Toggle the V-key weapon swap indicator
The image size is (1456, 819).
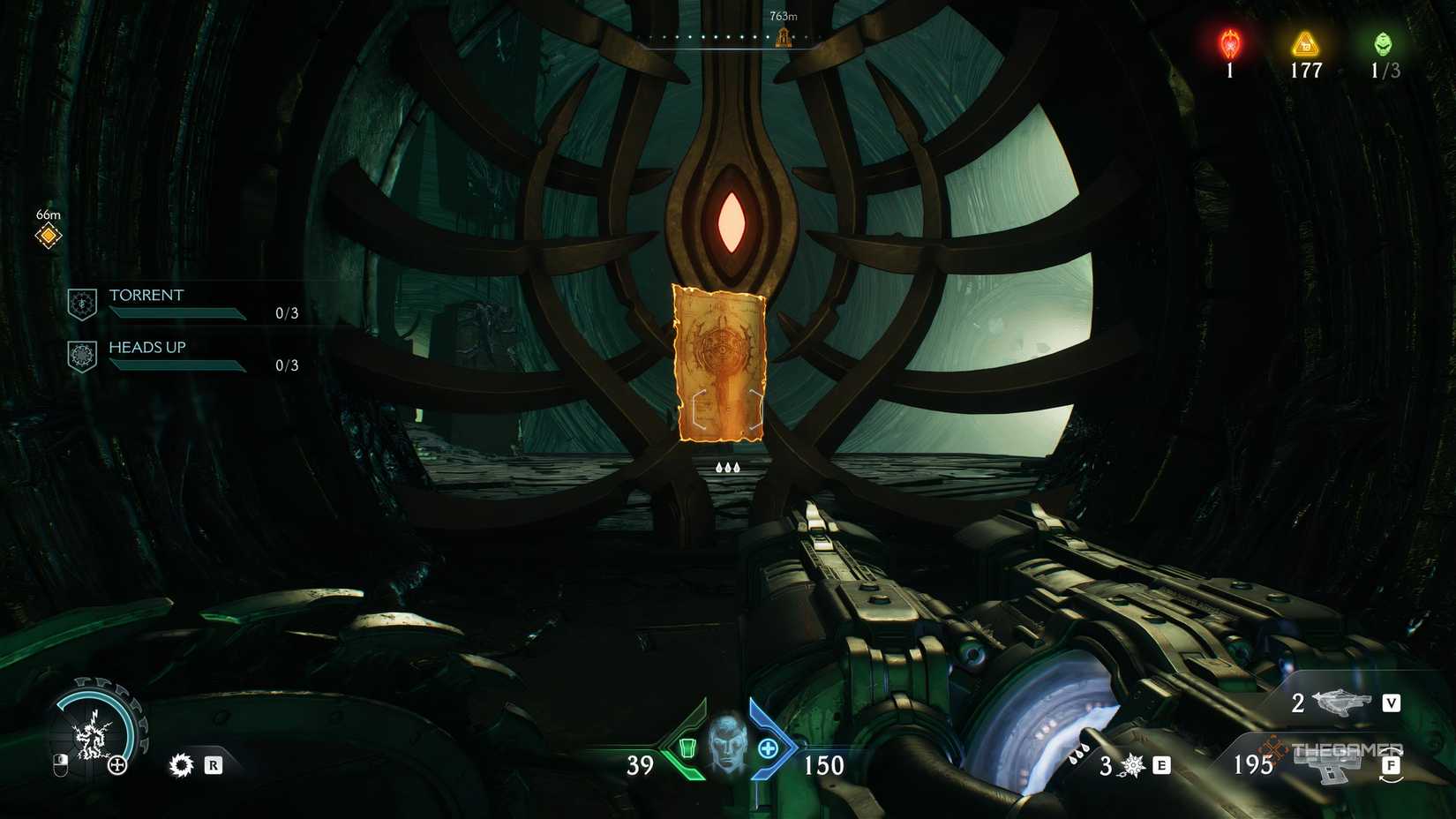(1391, 703)
